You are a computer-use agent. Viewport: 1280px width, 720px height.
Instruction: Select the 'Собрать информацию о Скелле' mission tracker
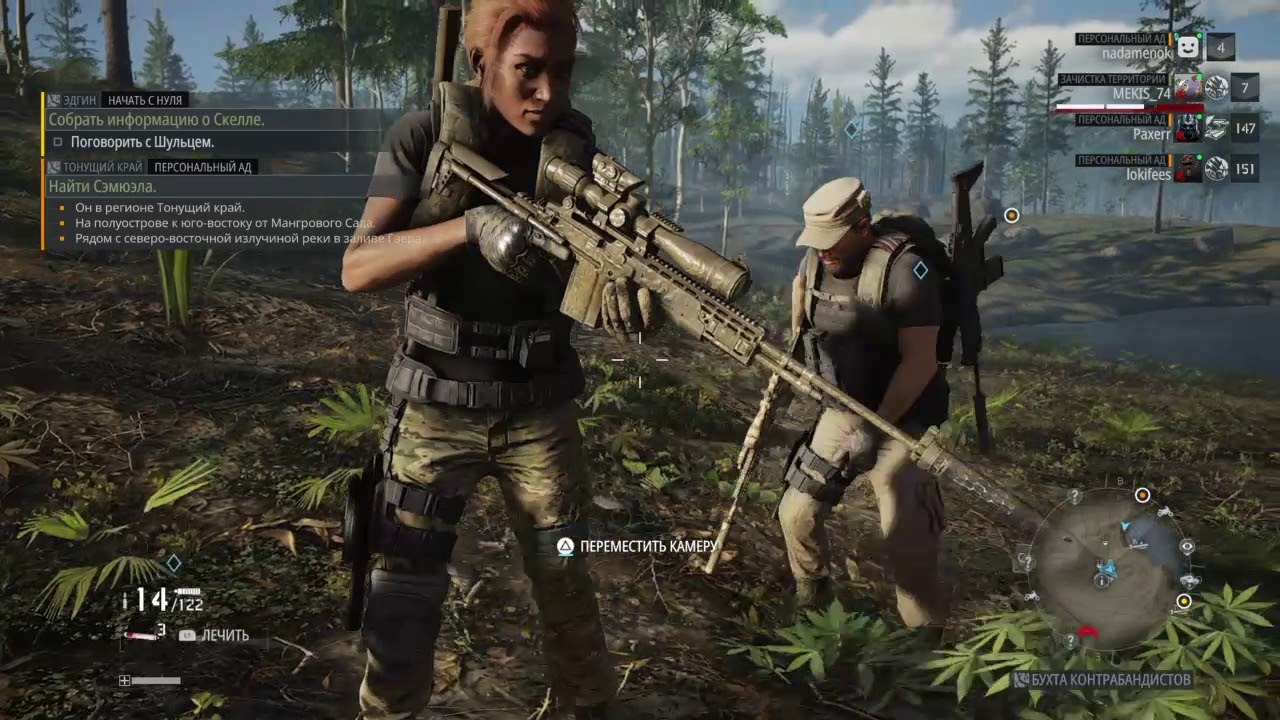(x=158, y=119)
